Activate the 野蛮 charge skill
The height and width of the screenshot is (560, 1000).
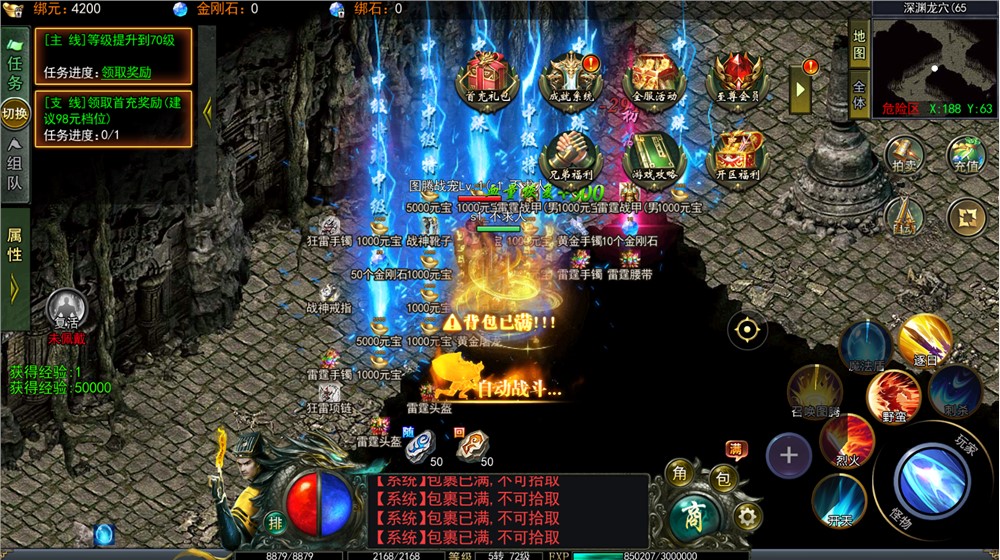893,394
